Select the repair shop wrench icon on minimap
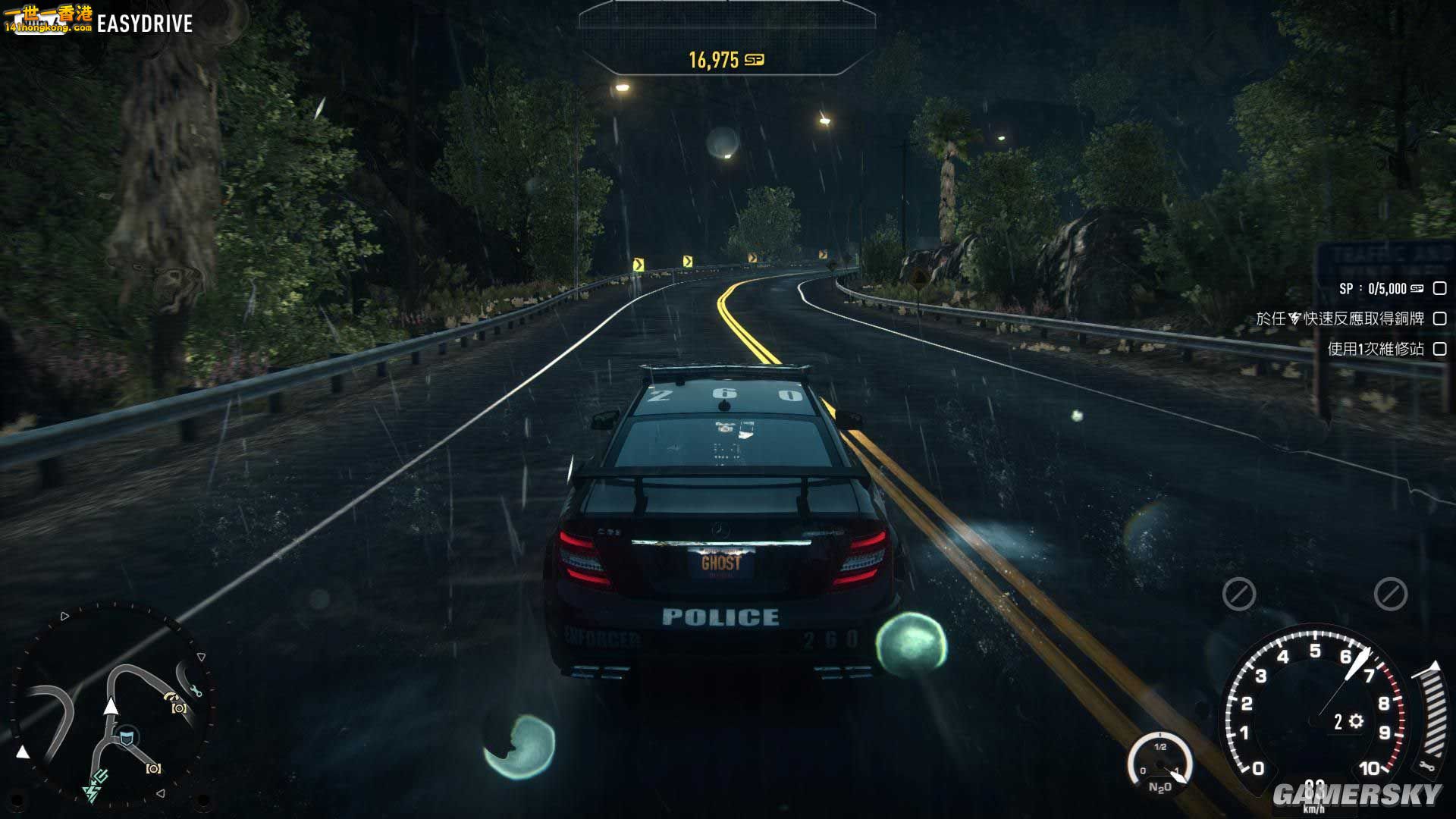The width and height of the screenshot is (1456, 819). [196, 690]
